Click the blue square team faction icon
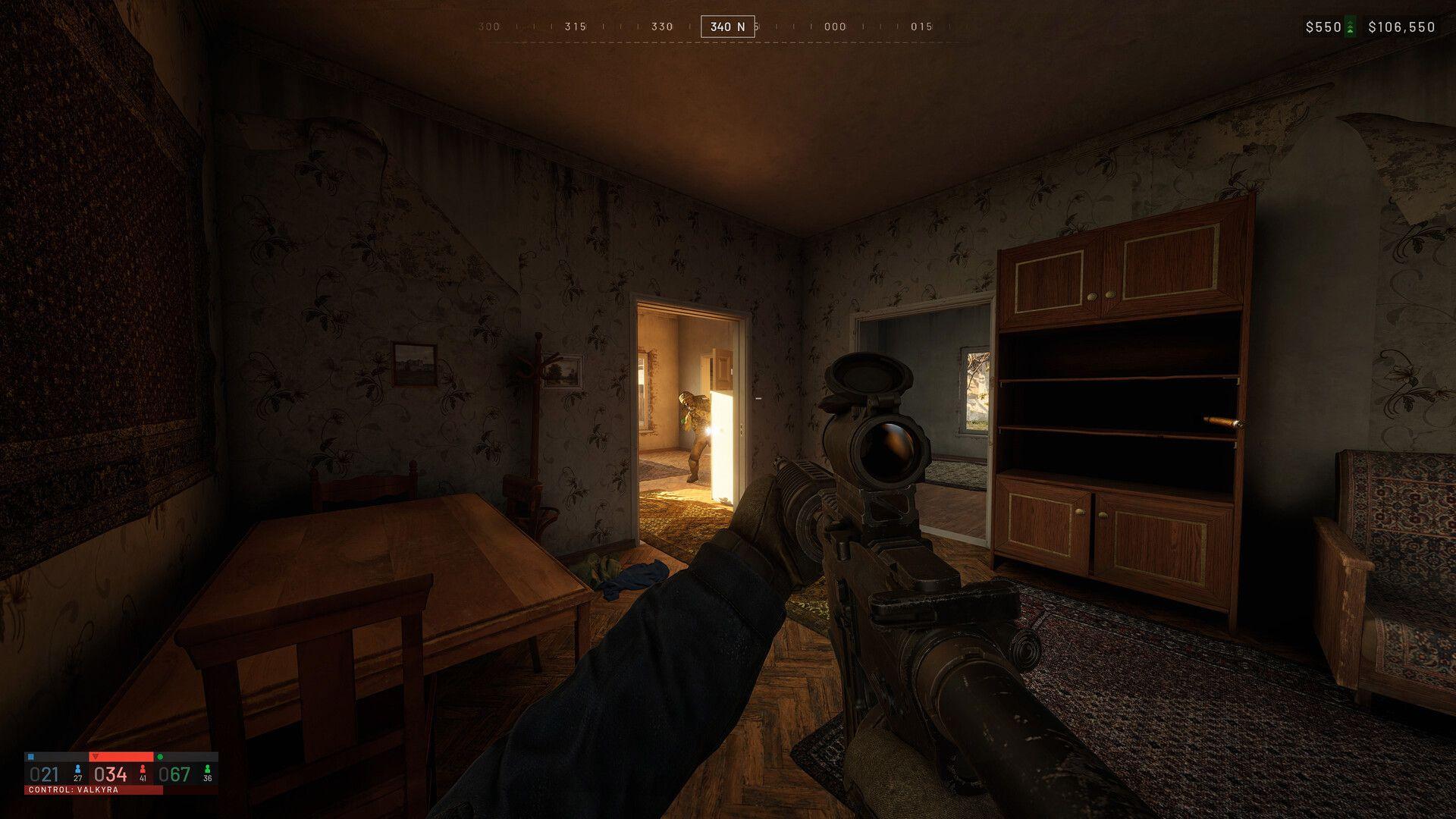Viewport: 1456px width, 819px height. [x=32, y=756]
